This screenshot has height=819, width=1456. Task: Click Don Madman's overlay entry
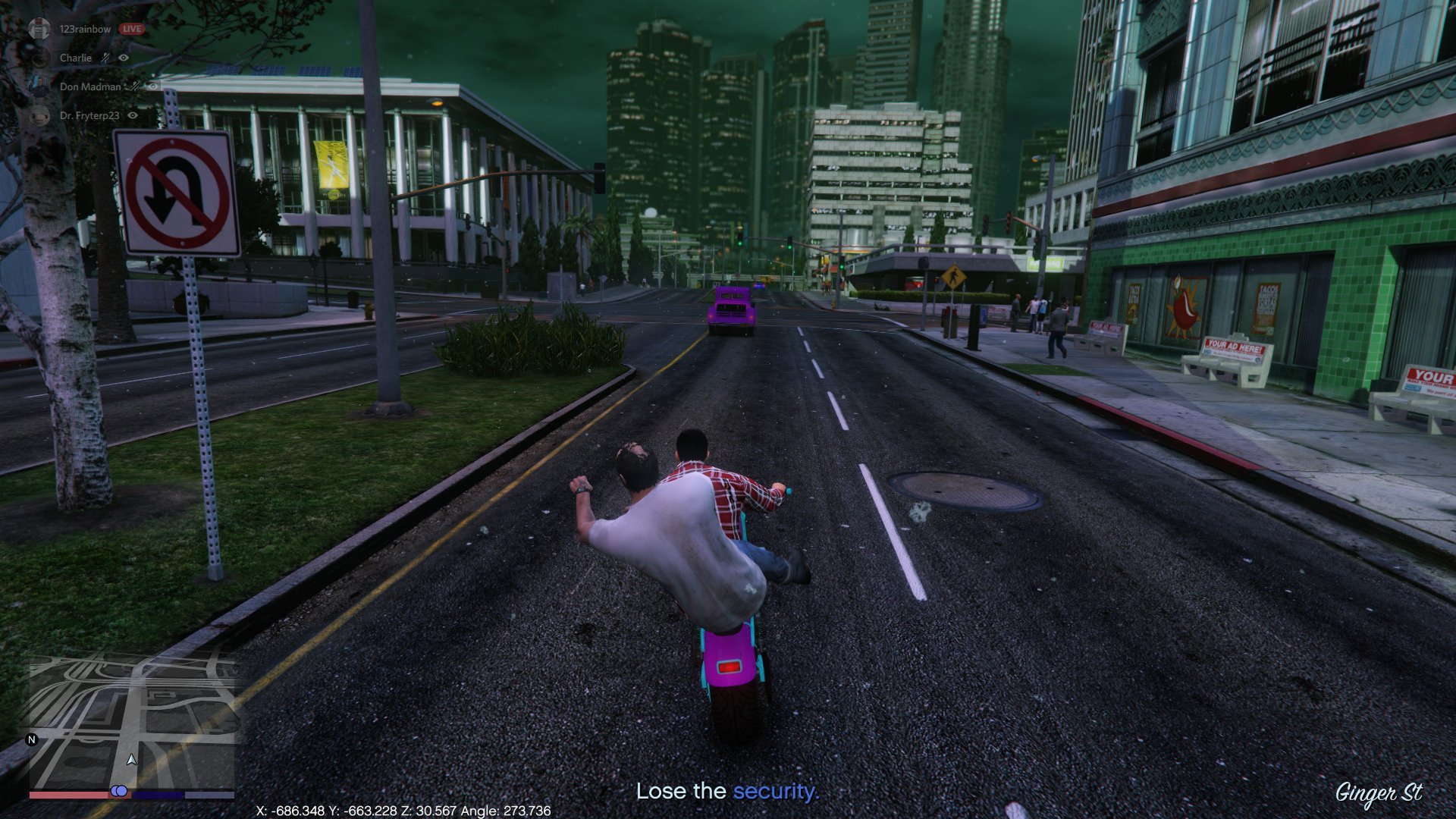point(89,86)
